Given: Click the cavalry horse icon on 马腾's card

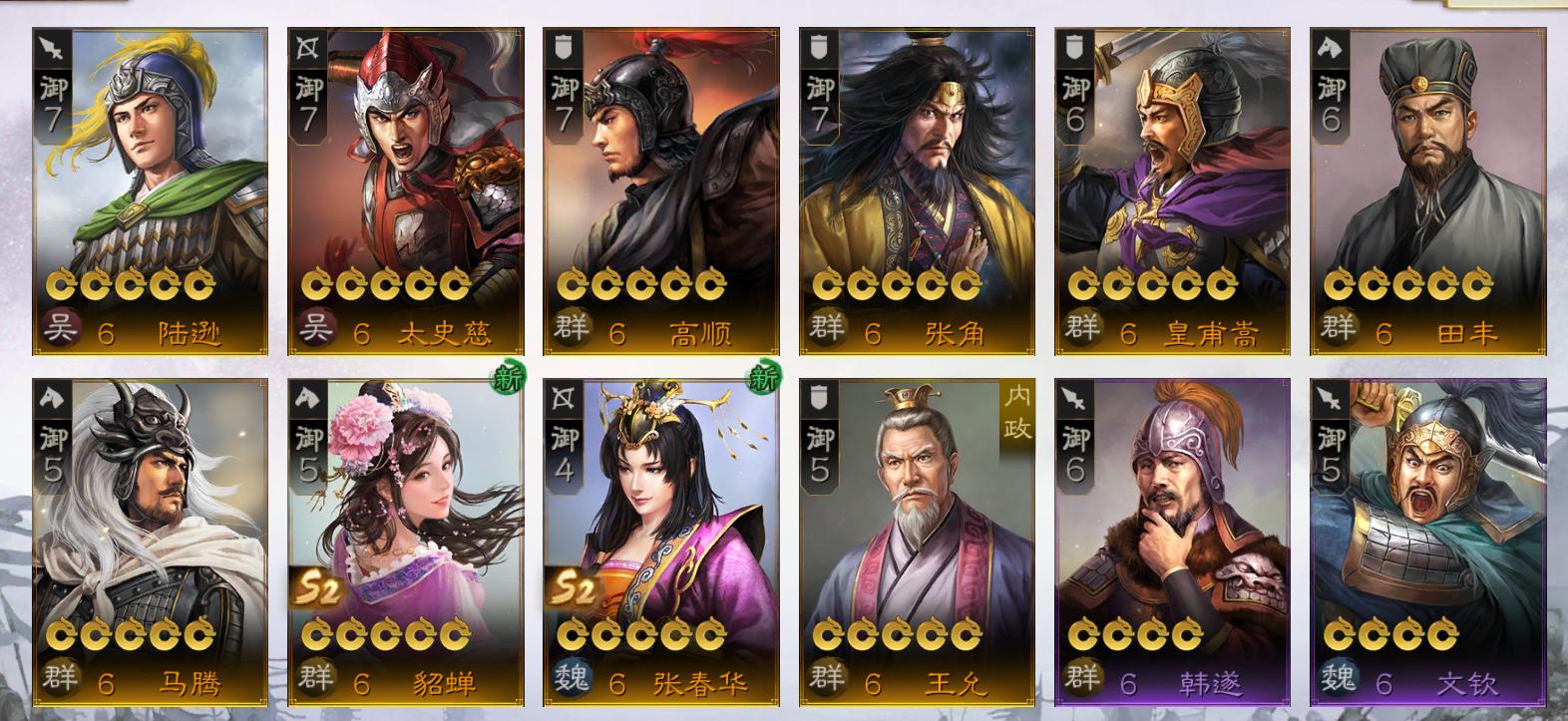Looking at the screenshot, I should point(53,398).
